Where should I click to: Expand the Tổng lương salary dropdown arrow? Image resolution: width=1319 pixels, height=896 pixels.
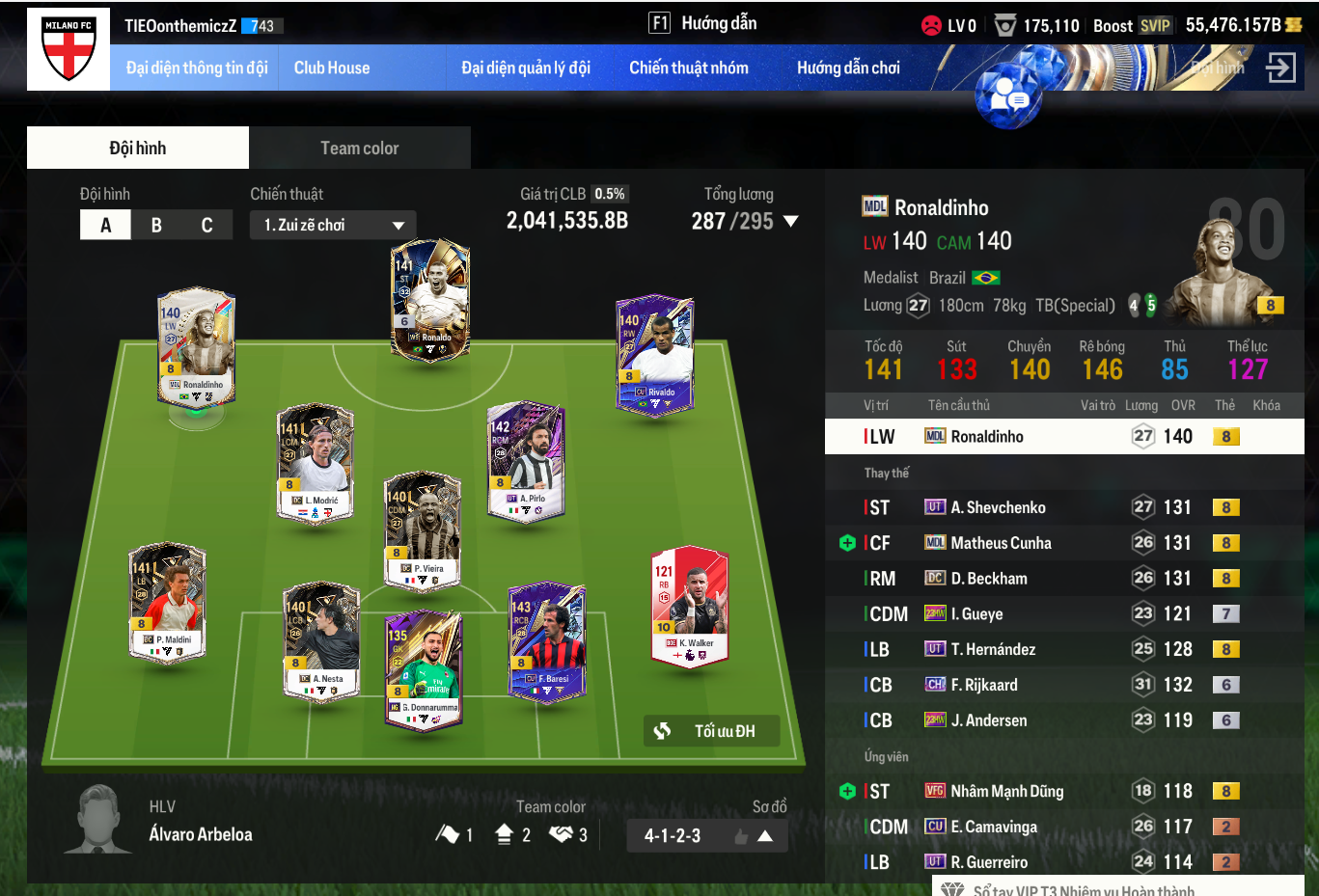[x=791, y=221]
